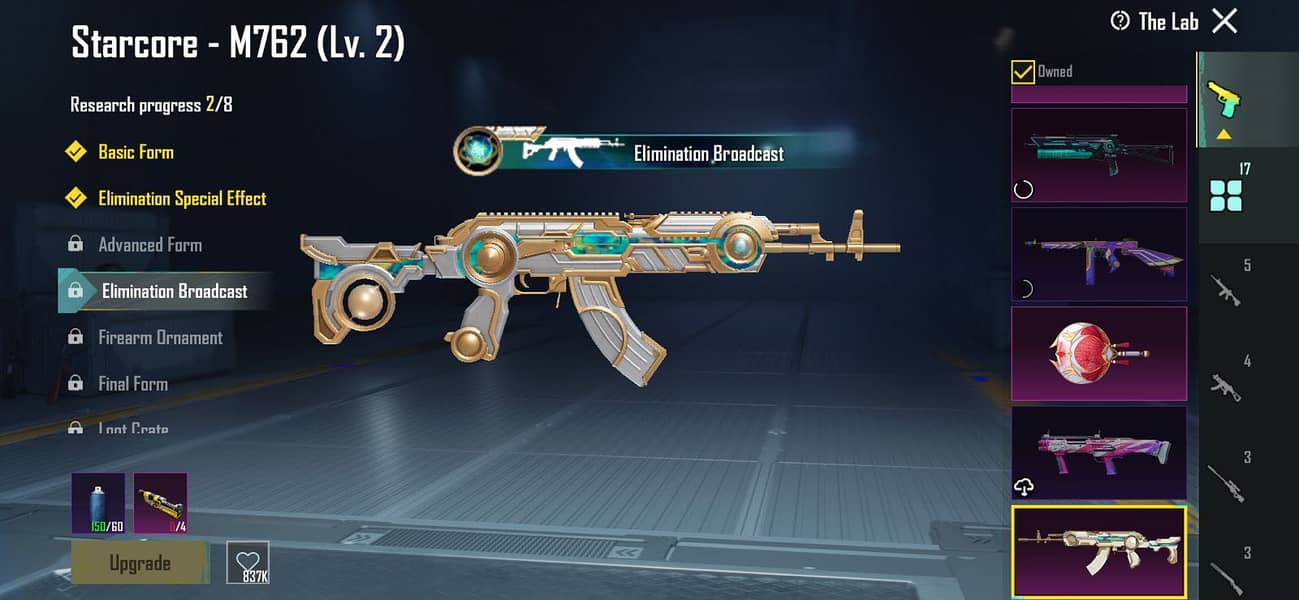Select the teal and black rifle skin

click(1099, 155)
